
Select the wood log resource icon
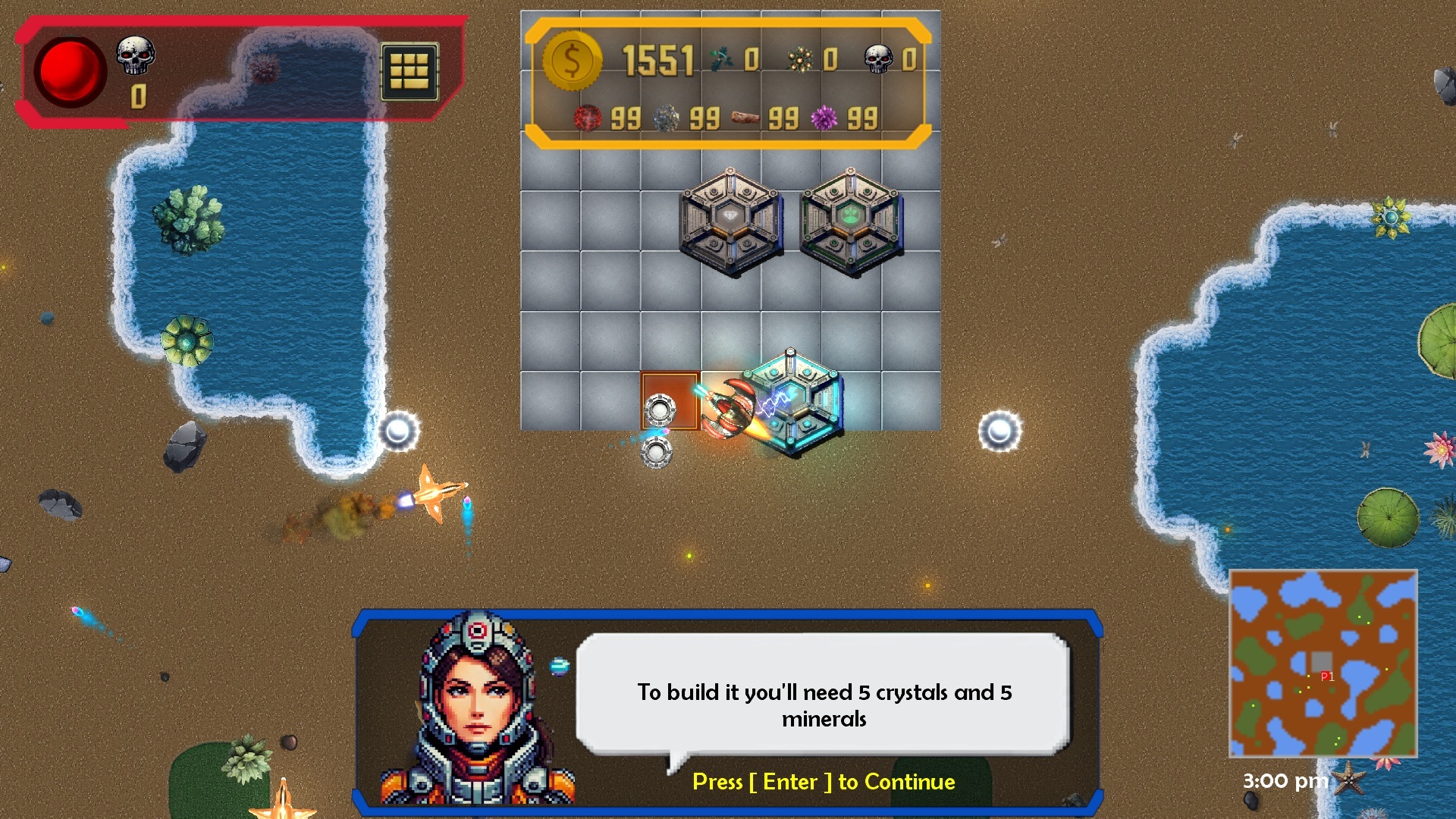[744, 118]
